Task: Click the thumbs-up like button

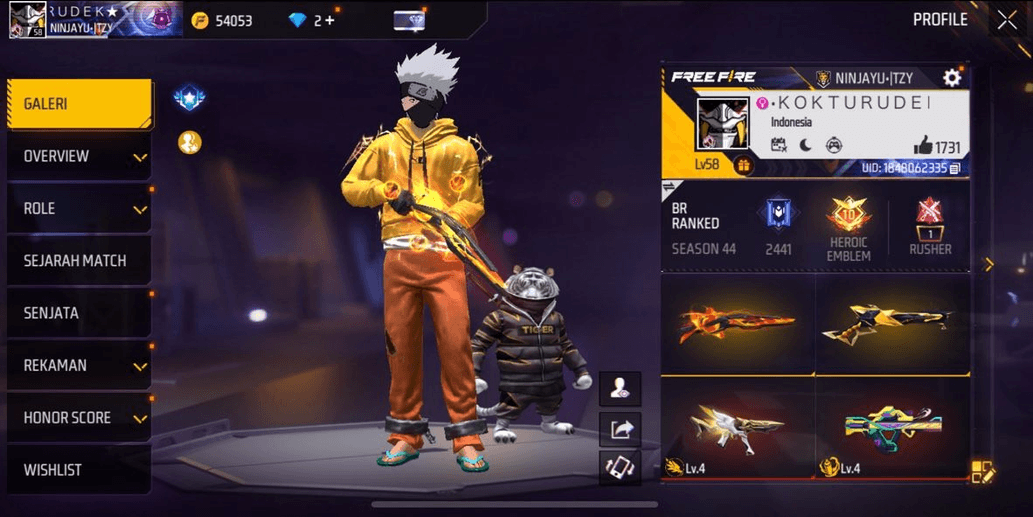Action: [x=922, y=146]
